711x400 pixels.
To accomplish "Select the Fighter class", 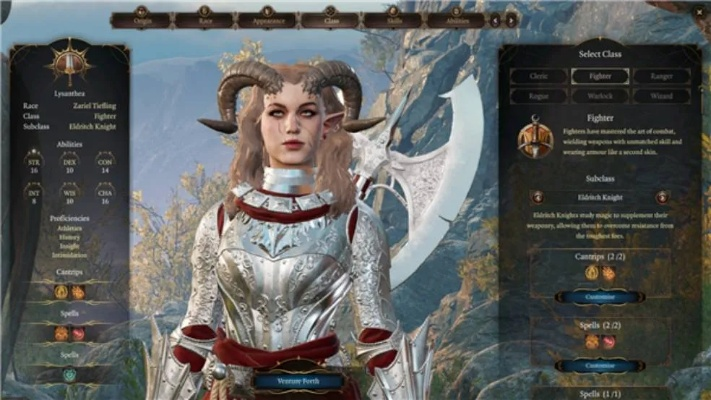I will pyautogui.click(x=600, y=76).
